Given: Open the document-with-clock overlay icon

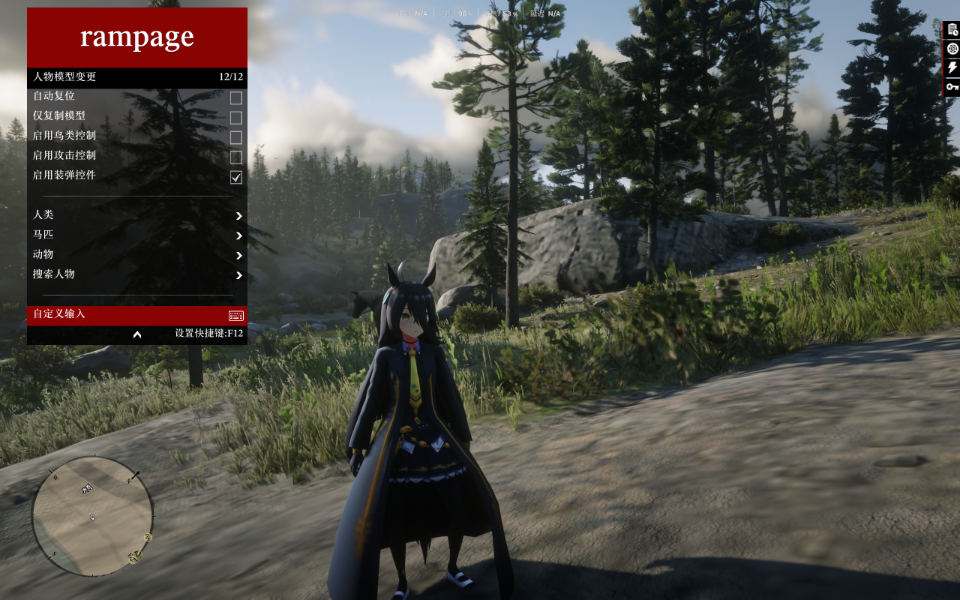Looking at the screenshot, I should [952, 30].
